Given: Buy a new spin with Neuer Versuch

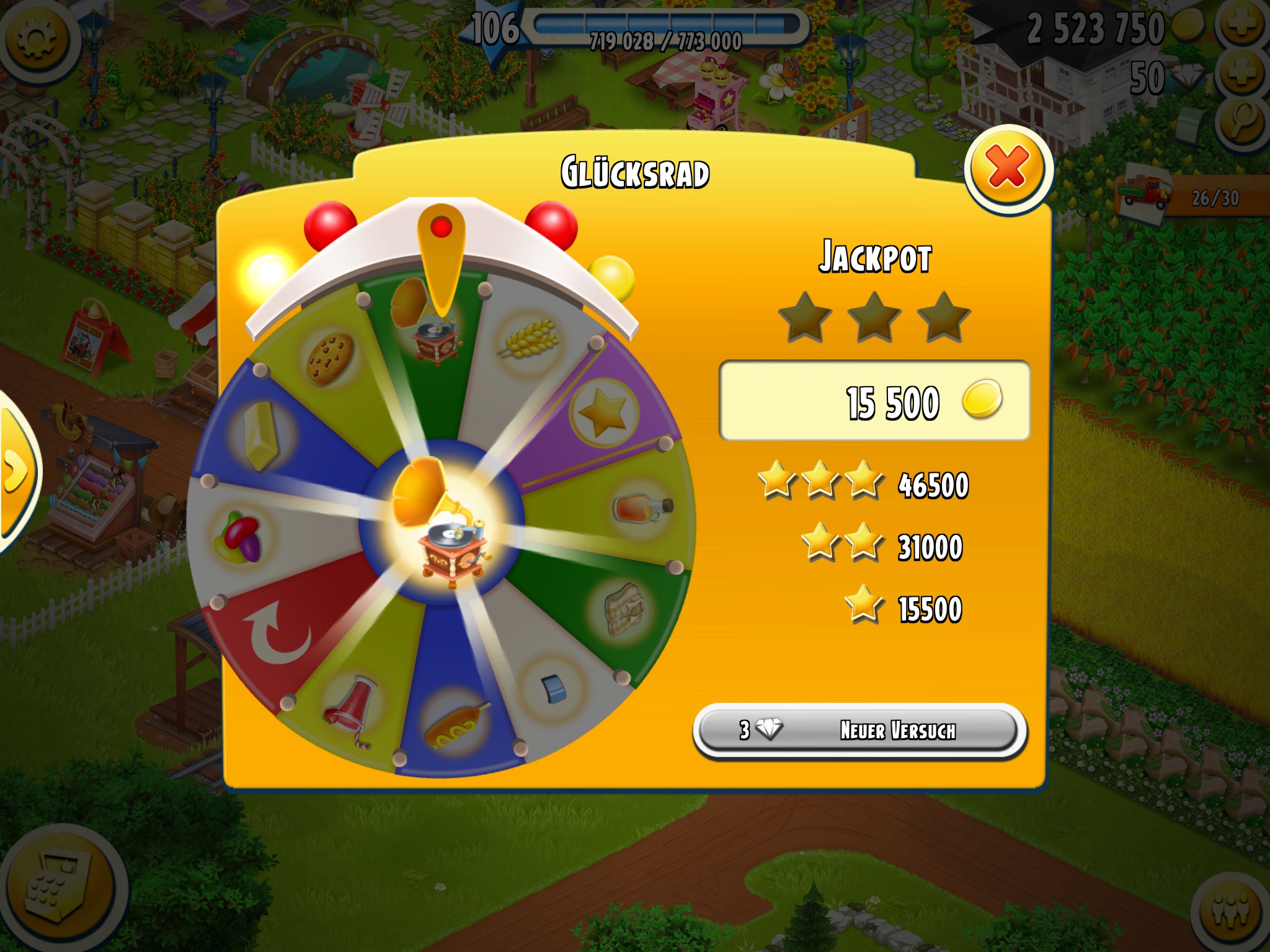Looking at the screenshot, I should (x=859, y=730).
